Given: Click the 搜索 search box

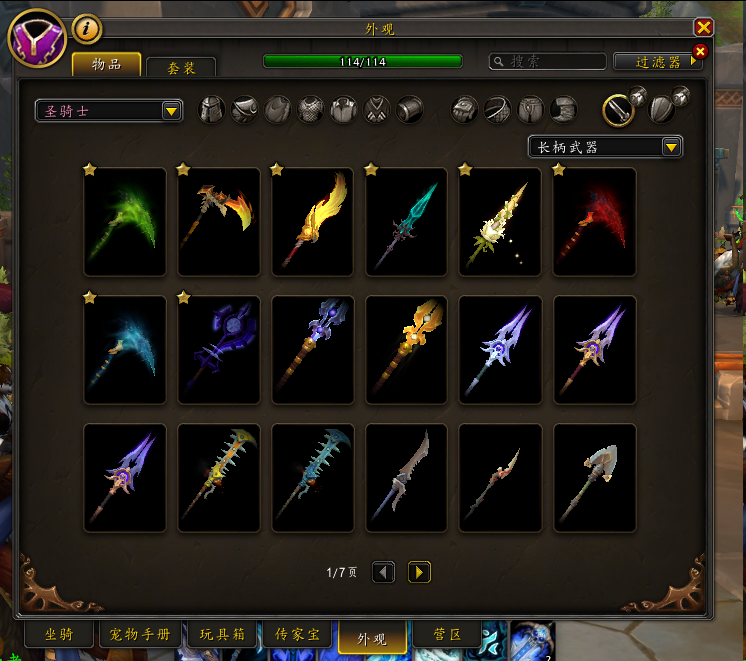Looking at the screenshot, I should tap(548, 62).
